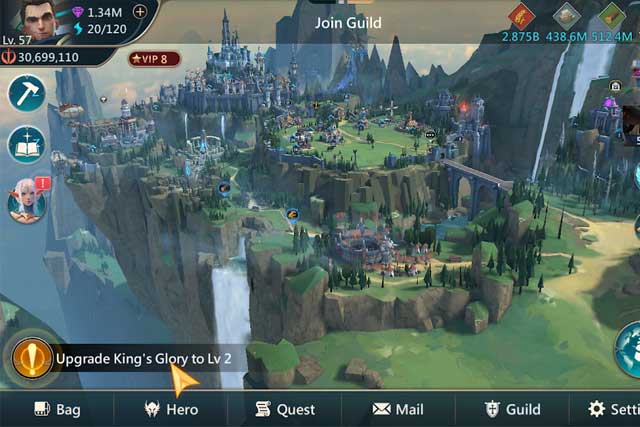The image size is (640, 427).
Task: Open the Bag menu
Action: pos(57,409)
